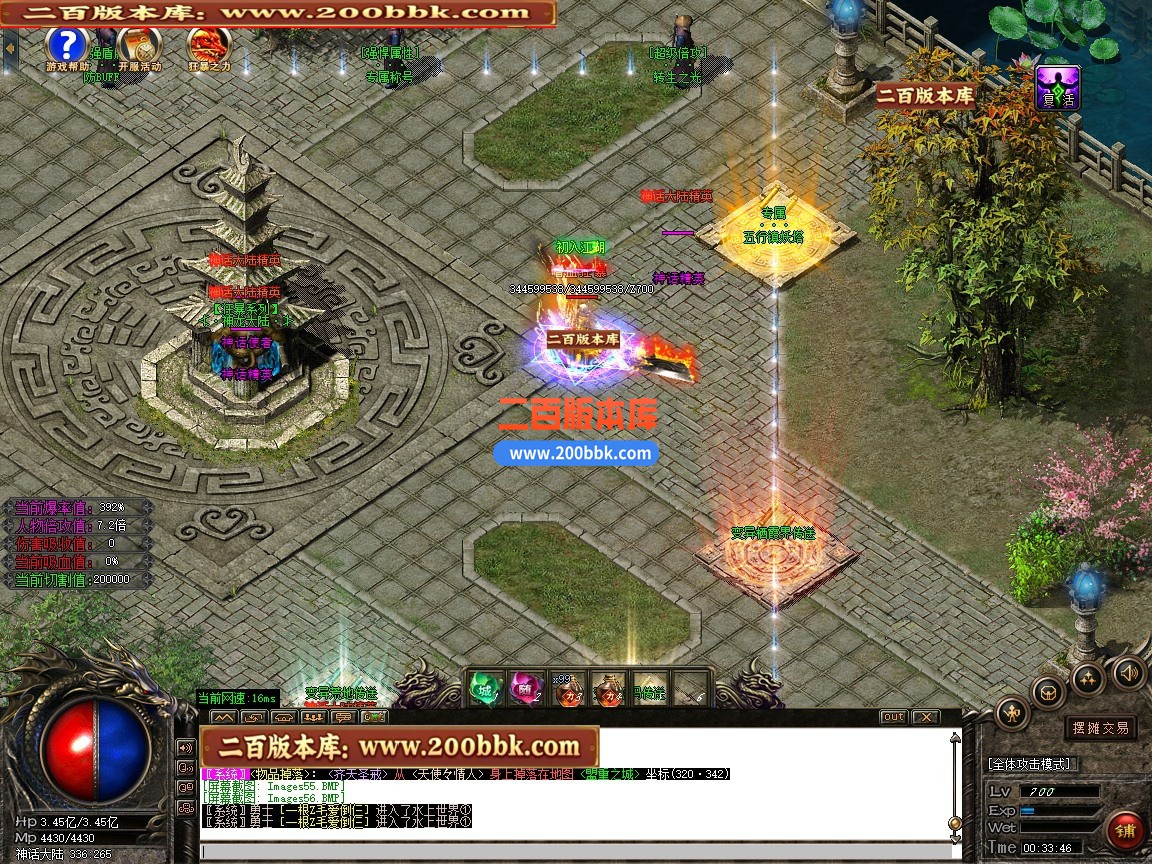Close the chat window with X button

click(x=925, y=717)
